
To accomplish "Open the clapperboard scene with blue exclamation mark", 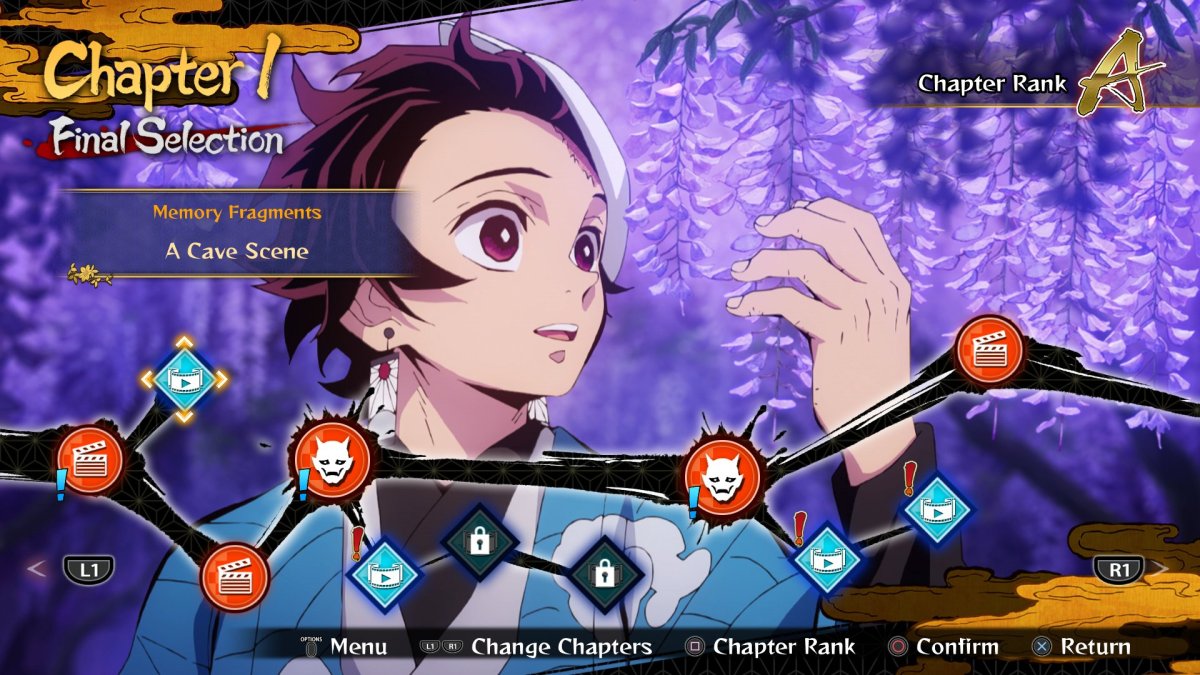I will coord(90,461).
